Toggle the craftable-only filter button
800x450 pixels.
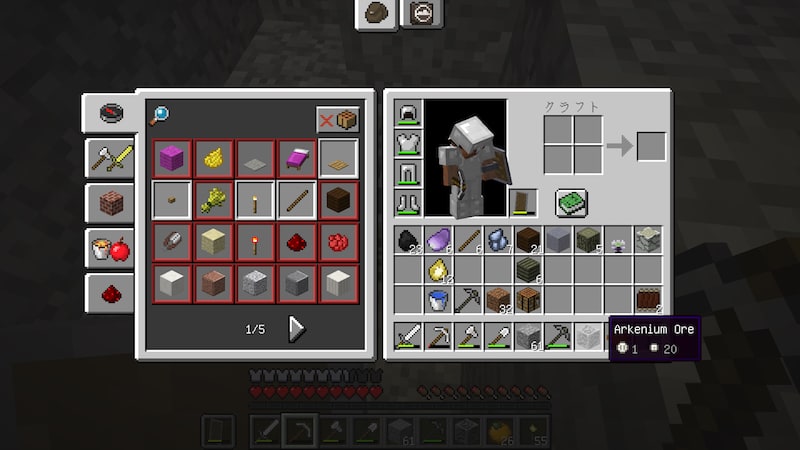(337, 120)
